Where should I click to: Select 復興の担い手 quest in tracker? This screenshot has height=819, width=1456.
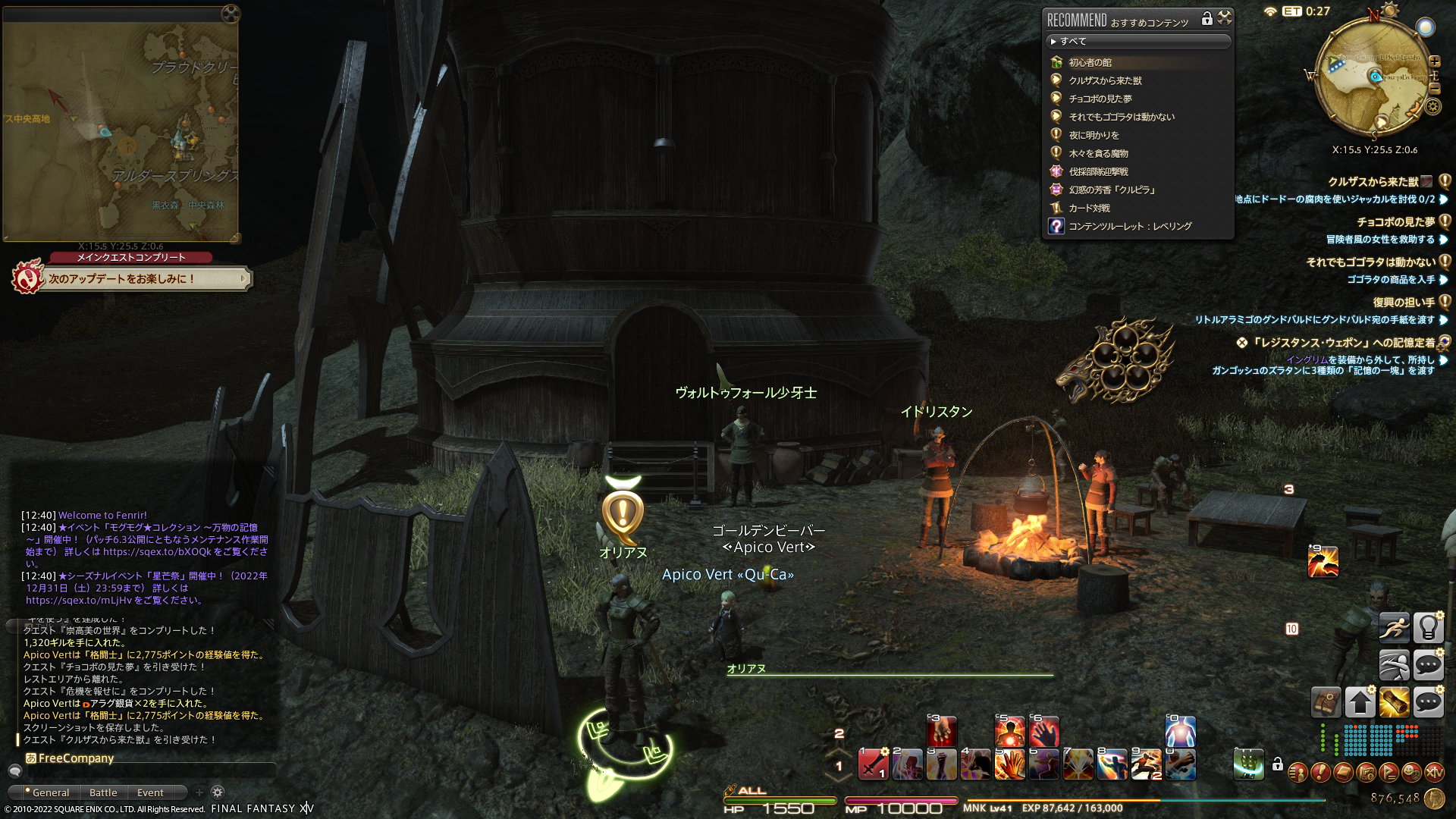coord(1403,302)
